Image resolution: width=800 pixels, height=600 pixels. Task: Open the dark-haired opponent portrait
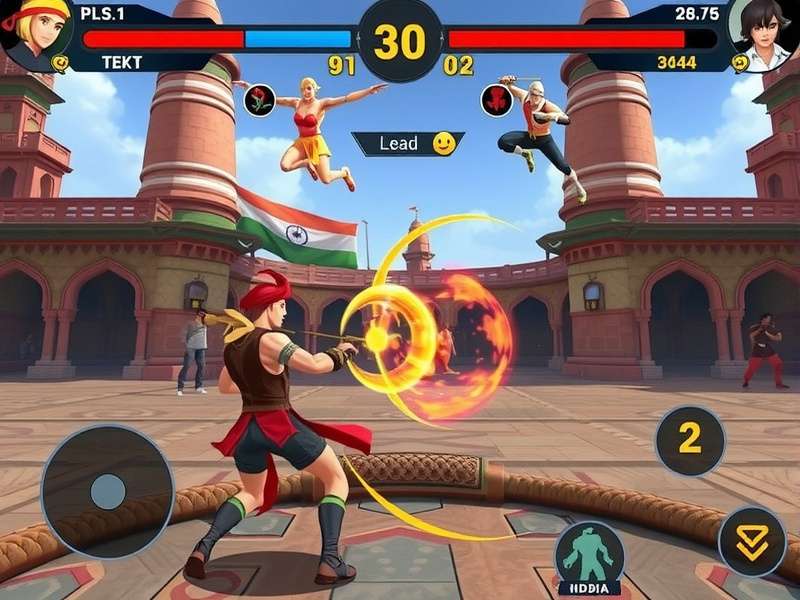pyautogui.click(x=764, y=33)
